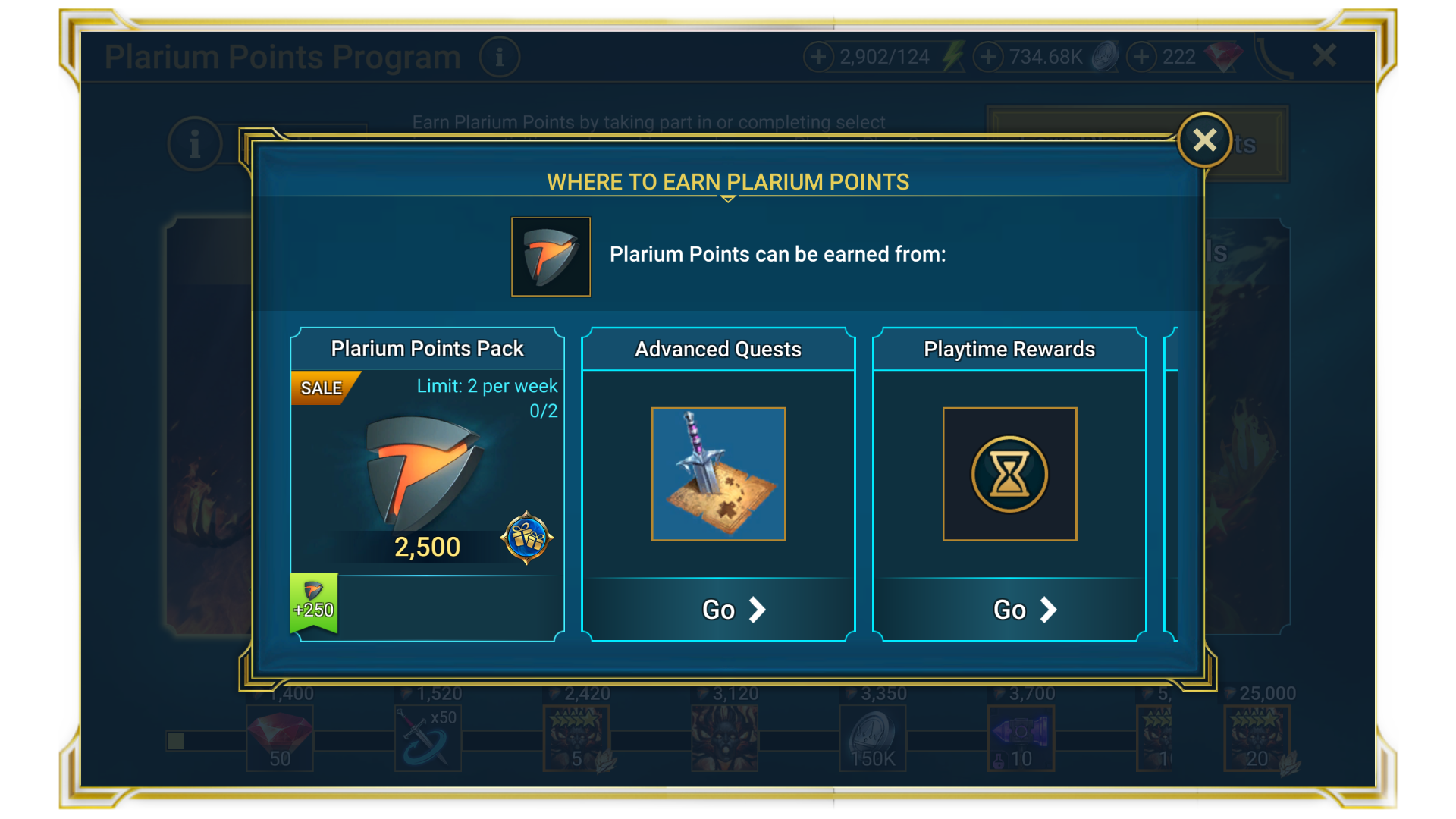Click the info icon left of the dimmed banner
The width and height of the screenshot is (1456, 819).
click(194, 143)
